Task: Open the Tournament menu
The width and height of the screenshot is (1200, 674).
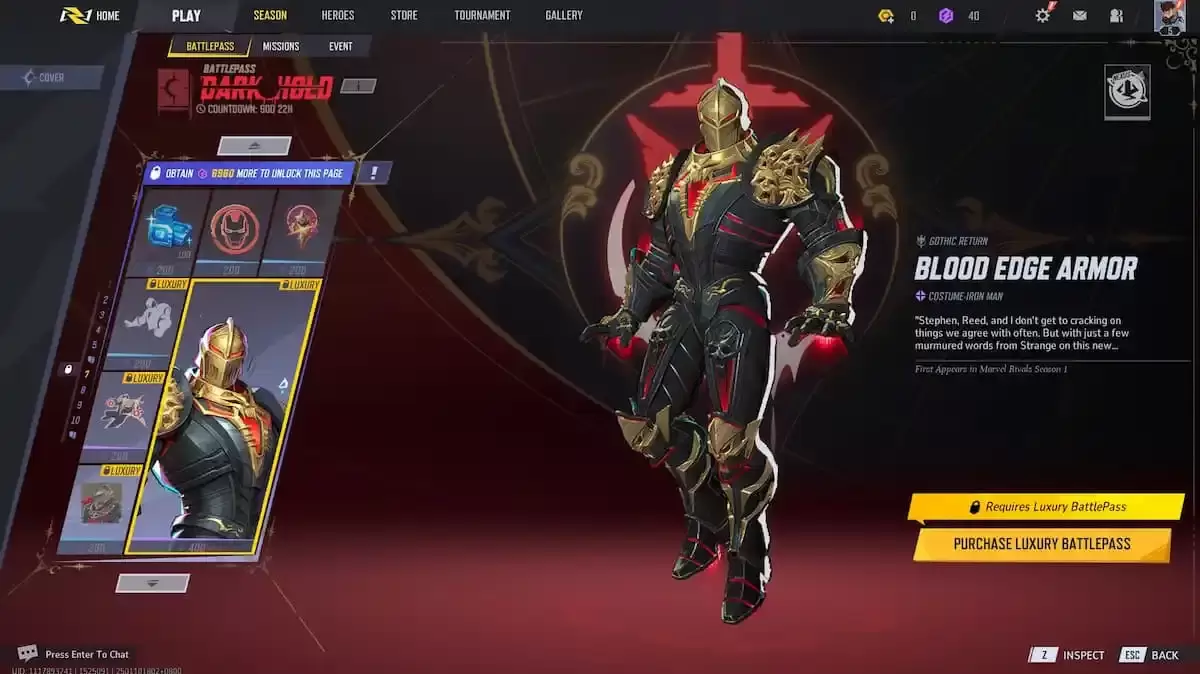Action: click(482, 16)
